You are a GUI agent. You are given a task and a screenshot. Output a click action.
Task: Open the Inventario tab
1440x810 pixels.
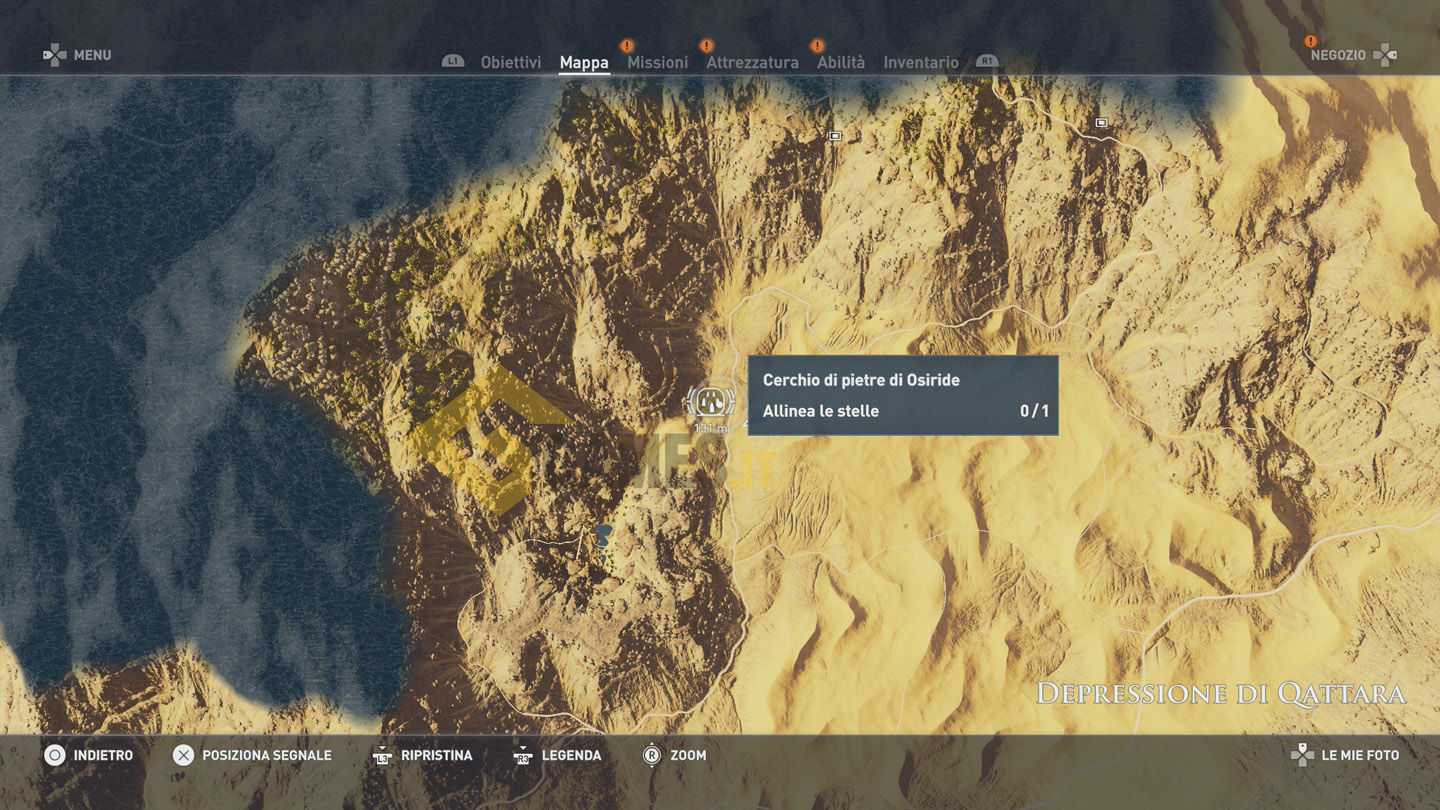click(x=920, y=62)
